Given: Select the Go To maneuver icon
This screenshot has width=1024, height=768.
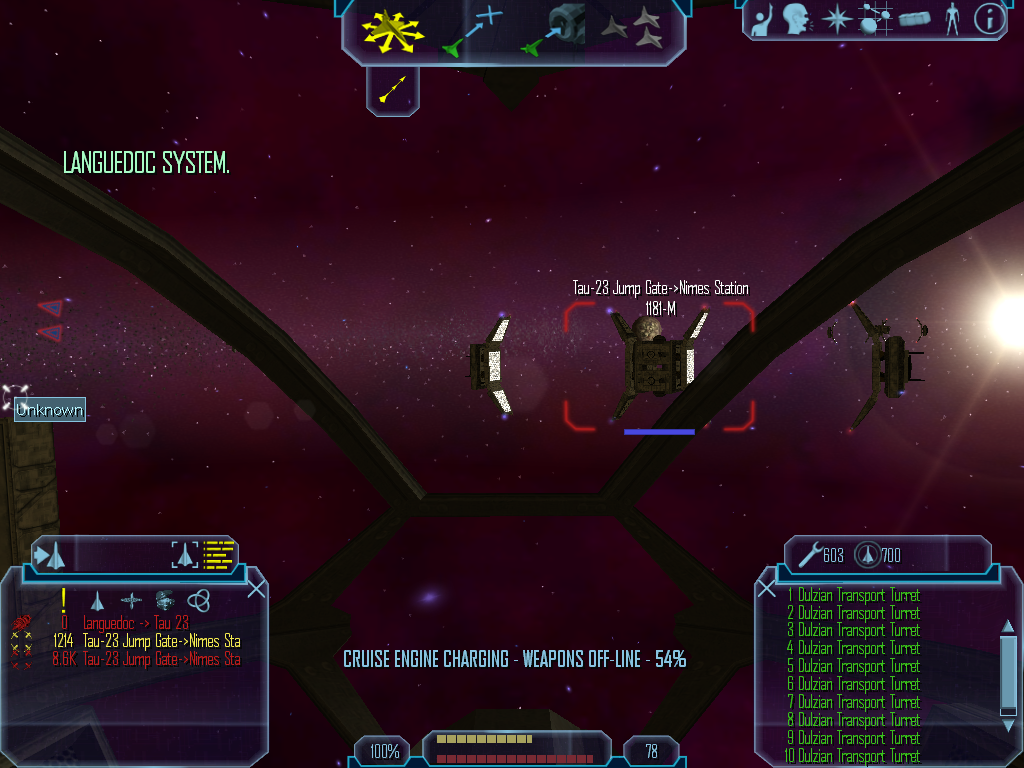Looking at the screenshot, I should point(473,30).
